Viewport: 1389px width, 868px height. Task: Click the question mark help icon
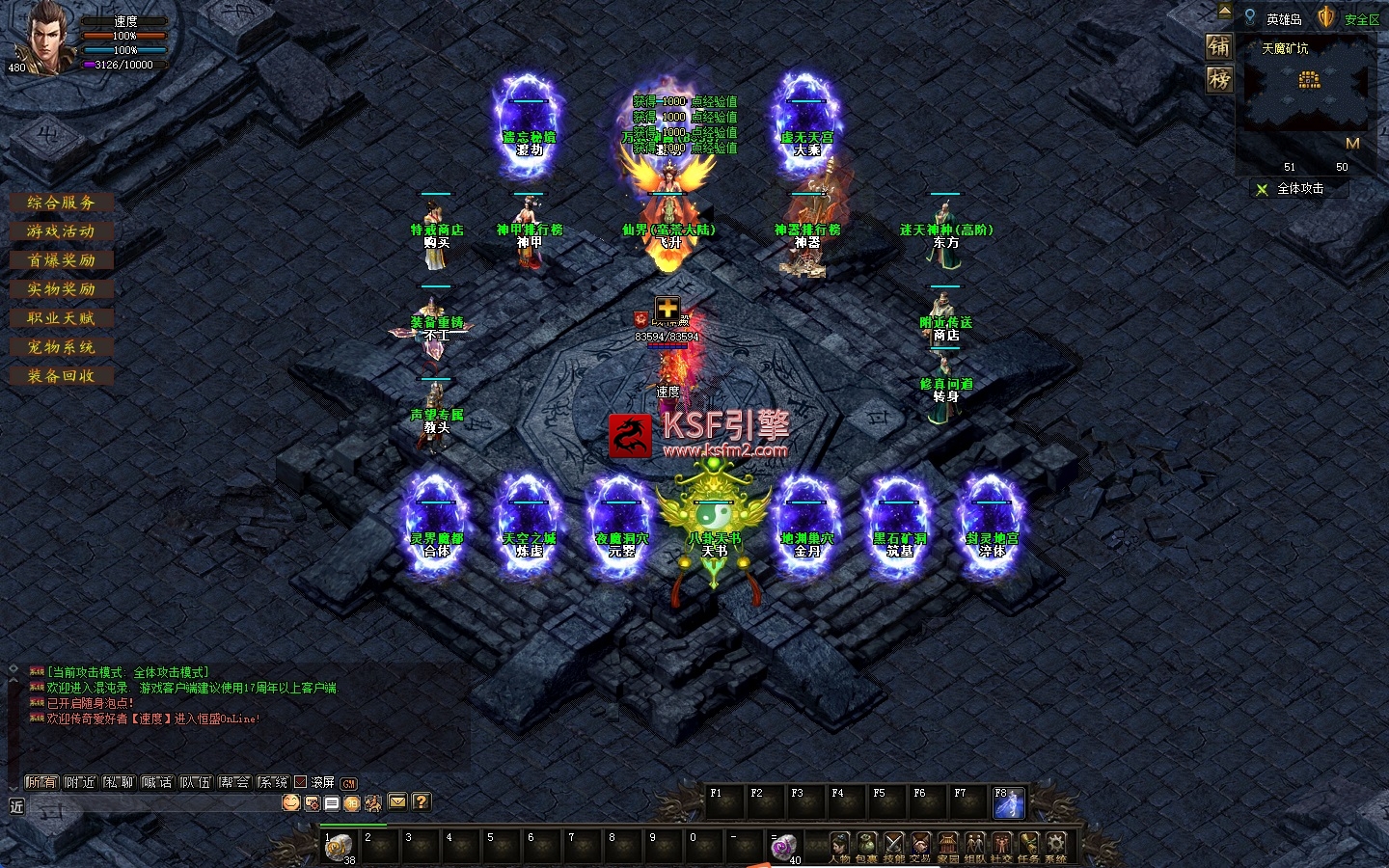(x=421, y=801)
